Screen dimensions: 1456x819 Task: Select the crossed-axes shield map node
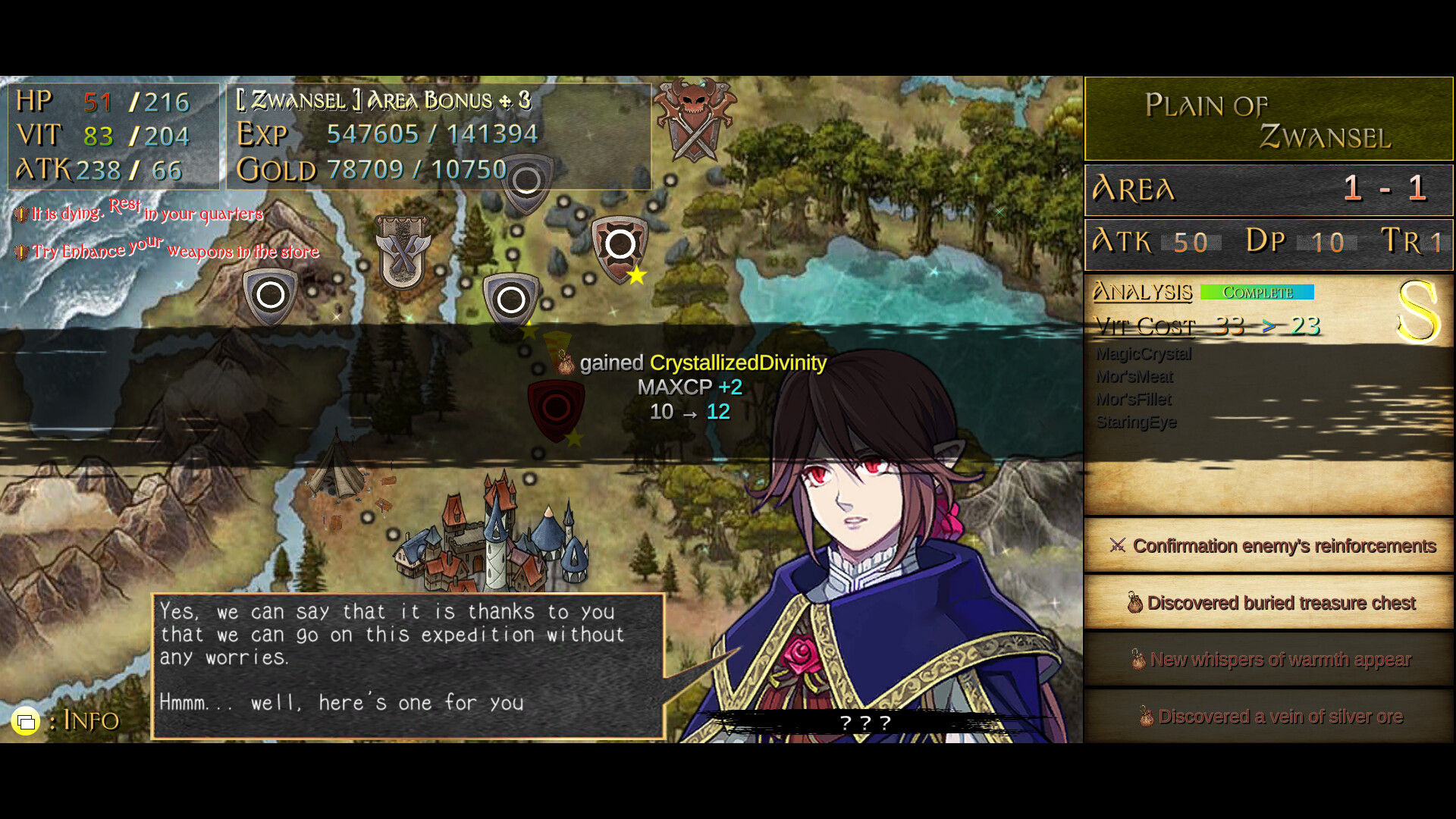point(403,252)
